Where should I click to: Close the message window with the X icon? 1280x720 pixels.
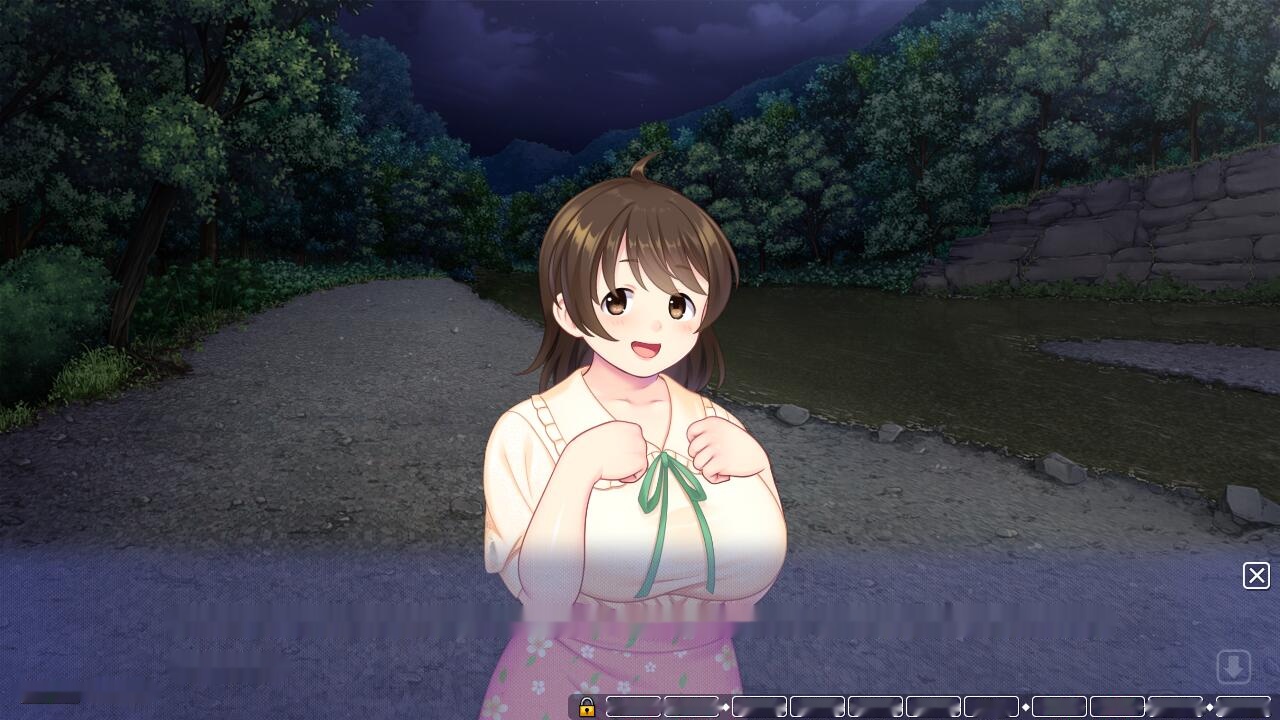click(1256, 575)
